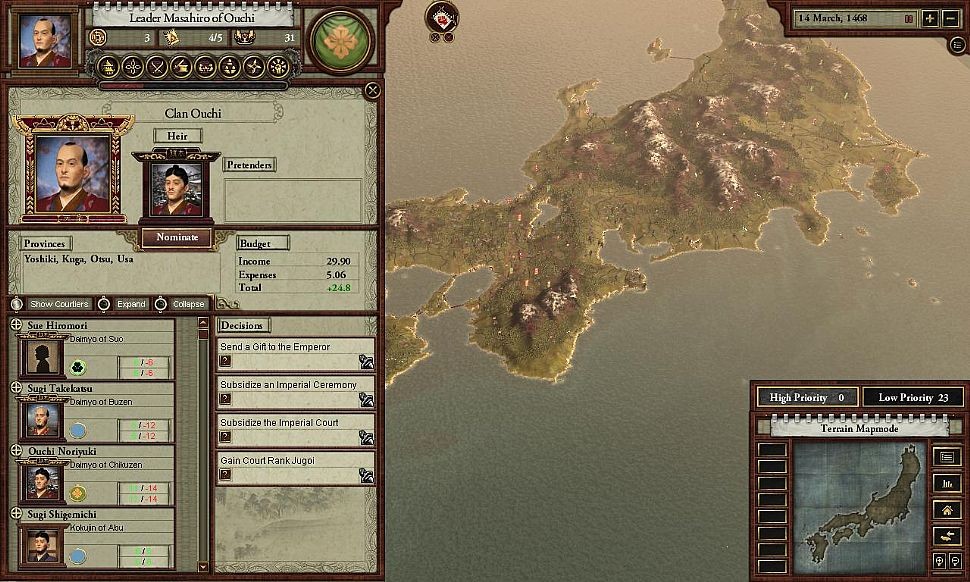Open the leader portrait in top bar
Viewport: 970px width, 582px height.
[46, 40]
